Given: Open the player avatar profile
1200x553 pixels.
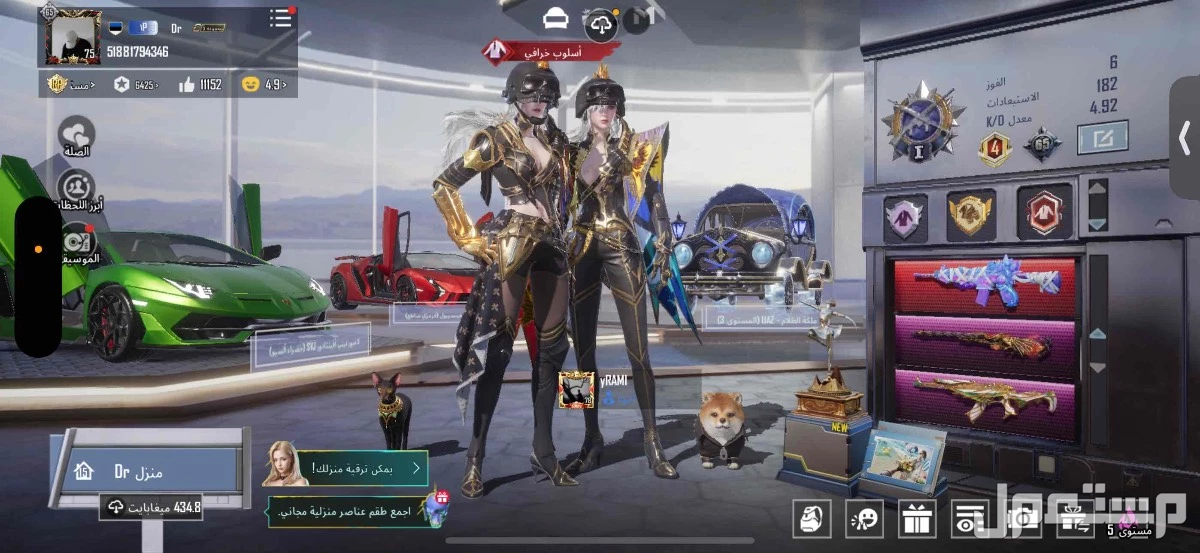Looking at the screenshot, I should pyautogui.click(x=73, y=37).
